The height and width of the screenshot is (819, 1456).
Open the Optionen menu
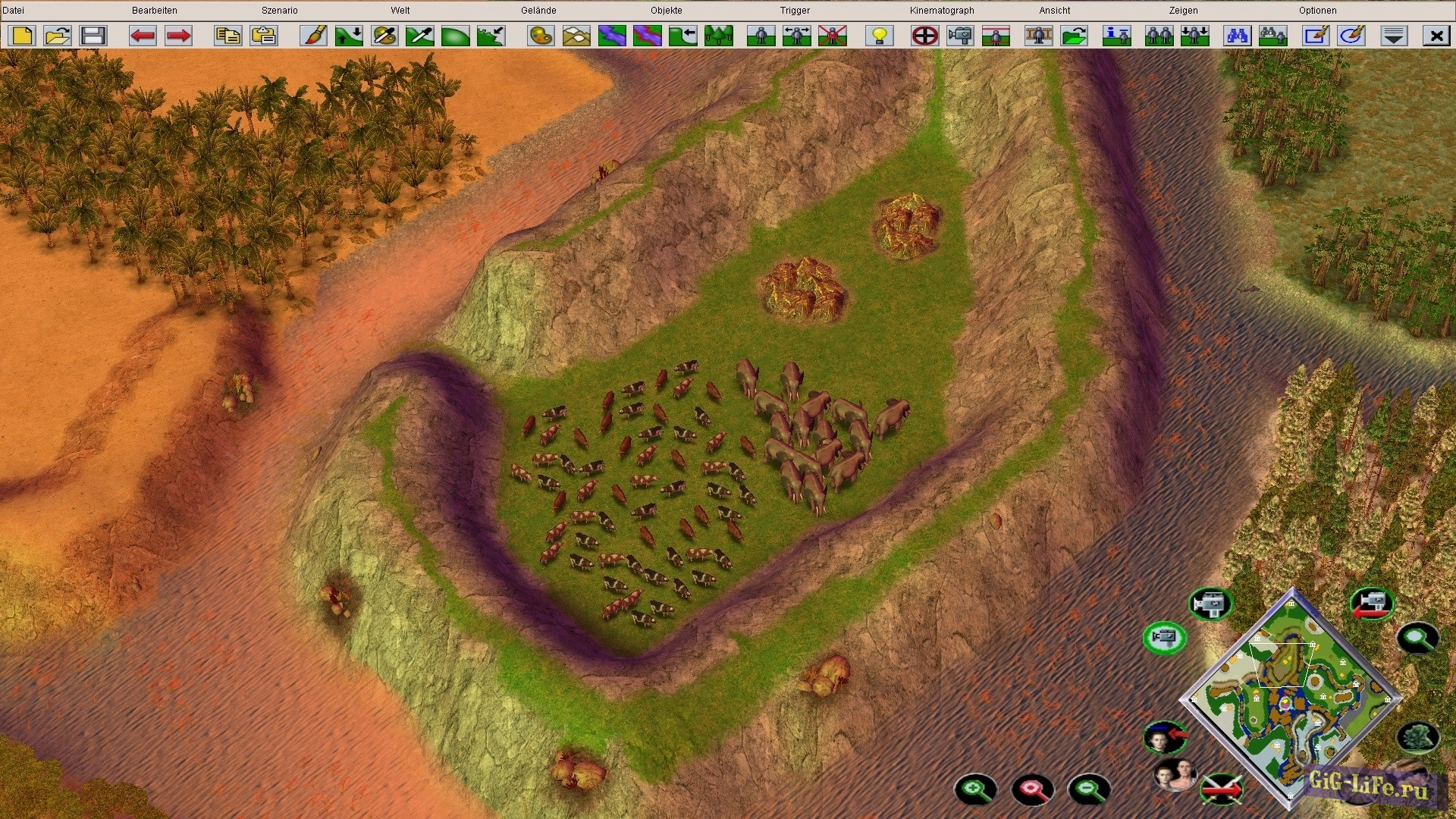tap(1317, 11)
